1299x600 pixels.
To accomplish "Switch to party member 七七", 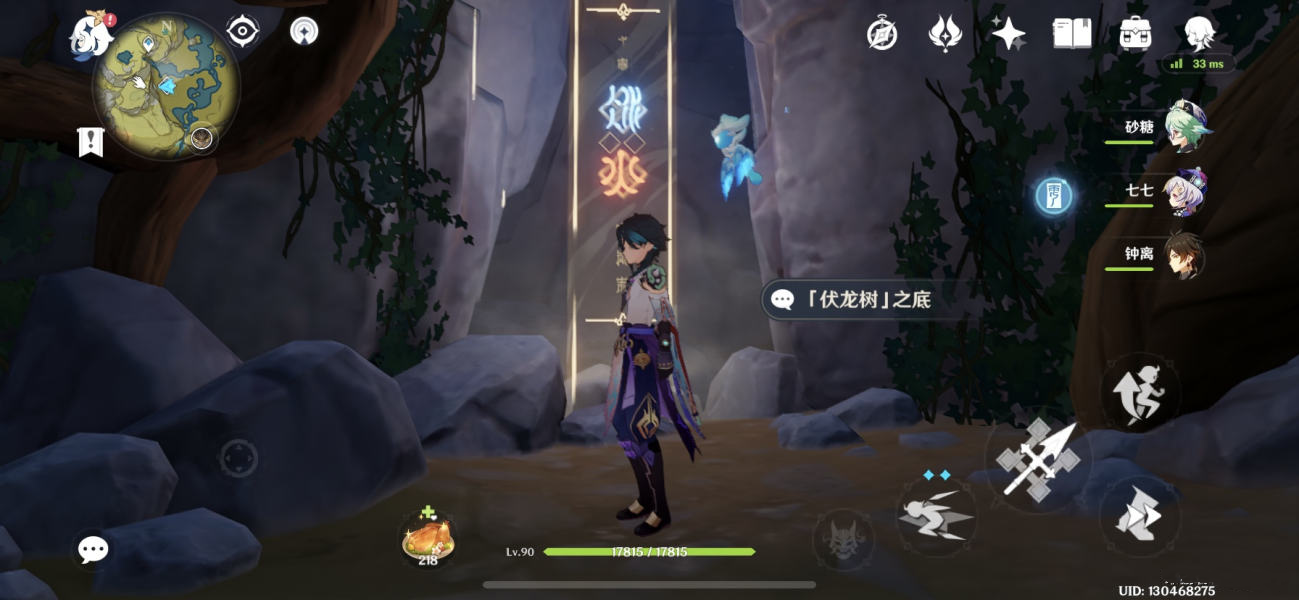I will (x=1185, y=192).
